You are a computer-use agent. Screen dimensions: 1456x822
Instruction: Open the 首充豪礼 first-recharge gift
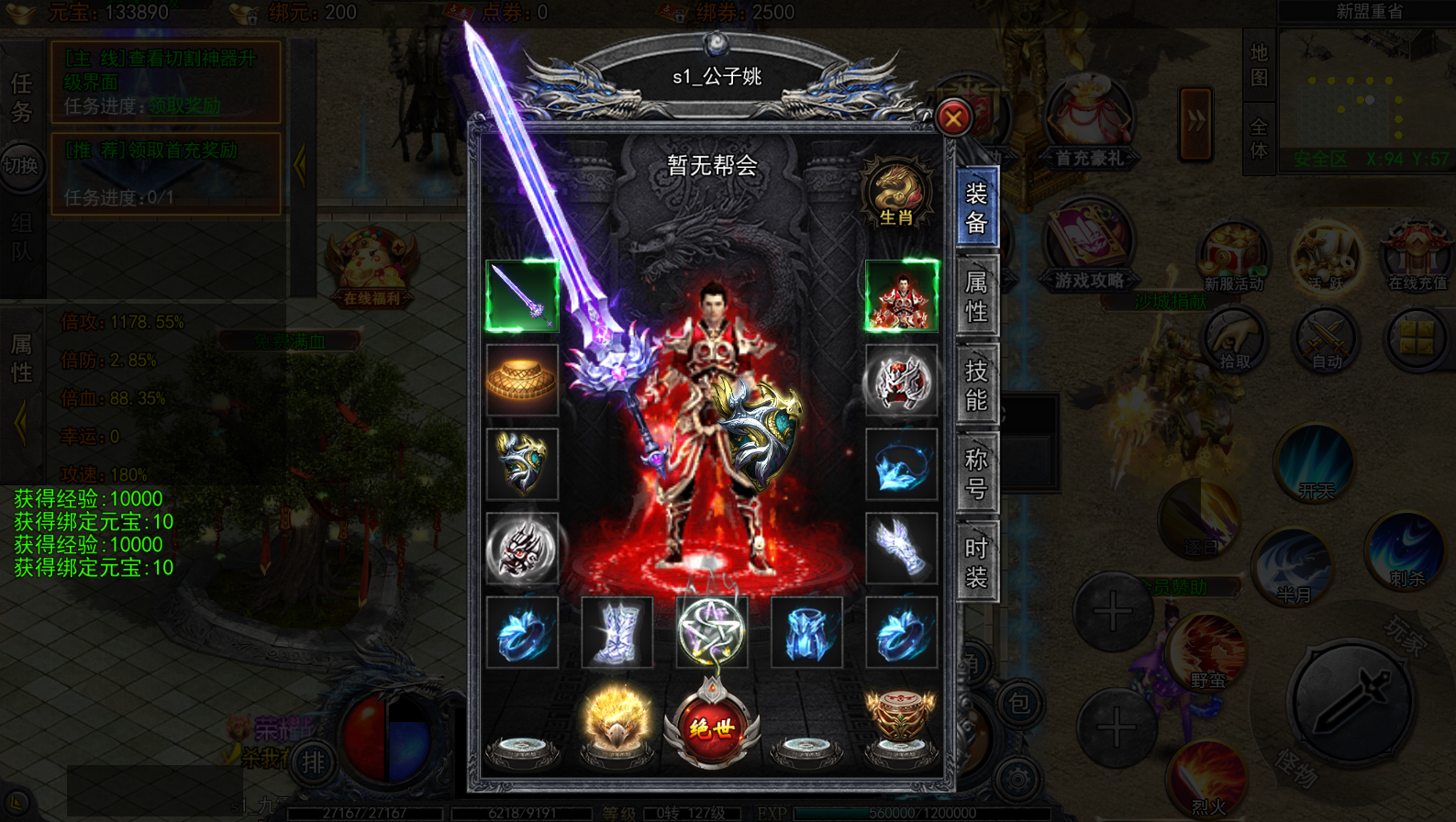click(x=1089, y=124)
